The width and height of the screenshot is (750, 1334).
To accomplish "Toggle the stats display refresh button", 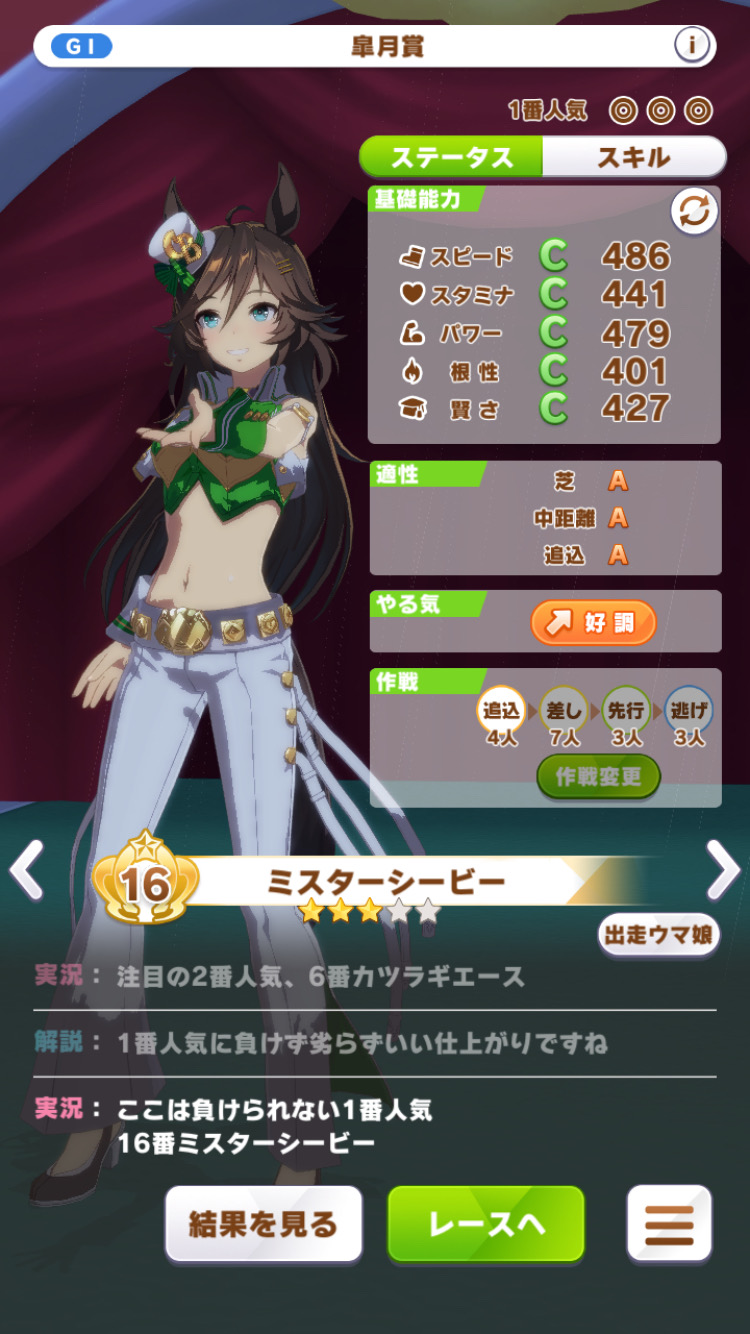I will (694, 212).
